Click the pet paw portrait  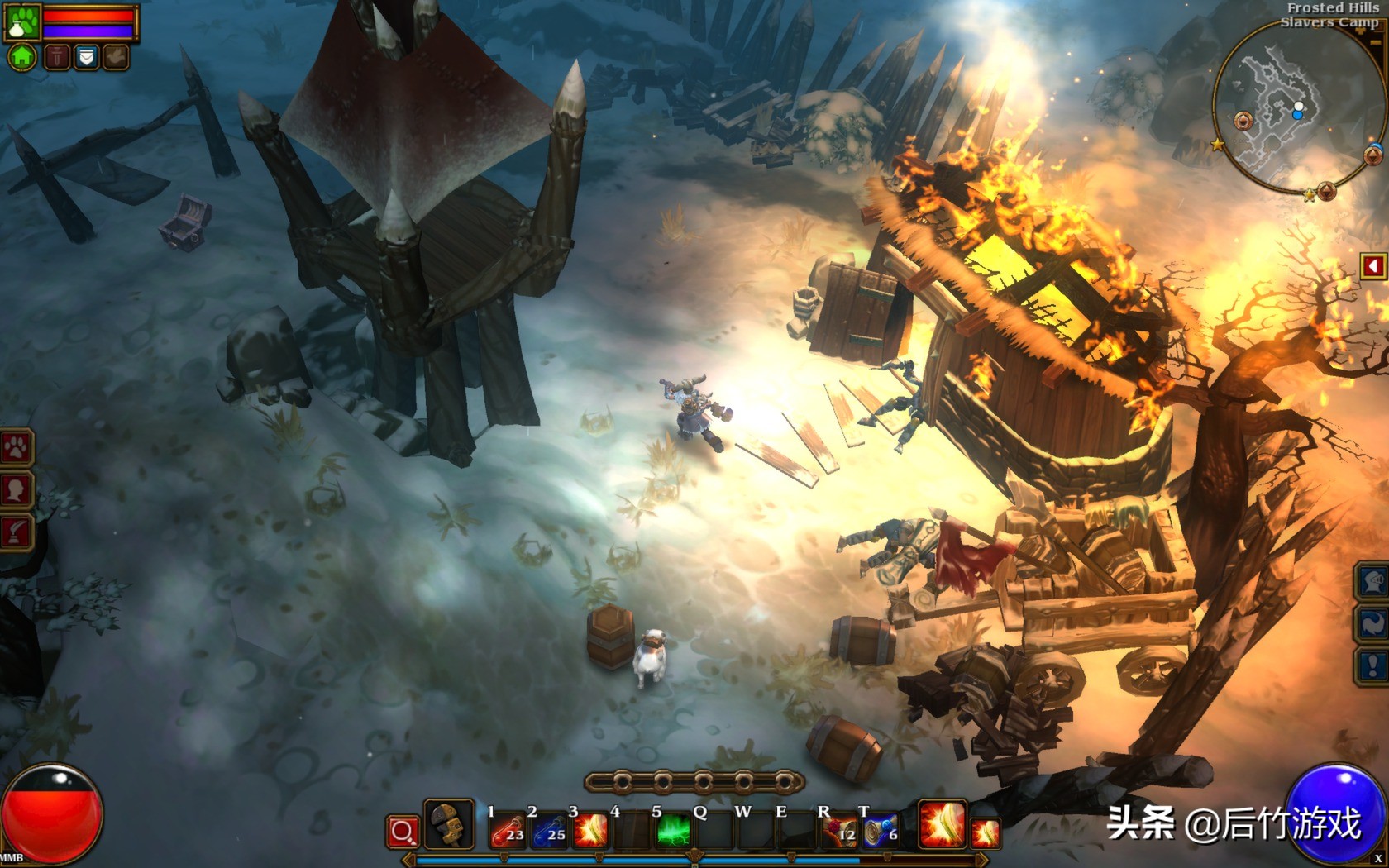click(x=22, y=22)
